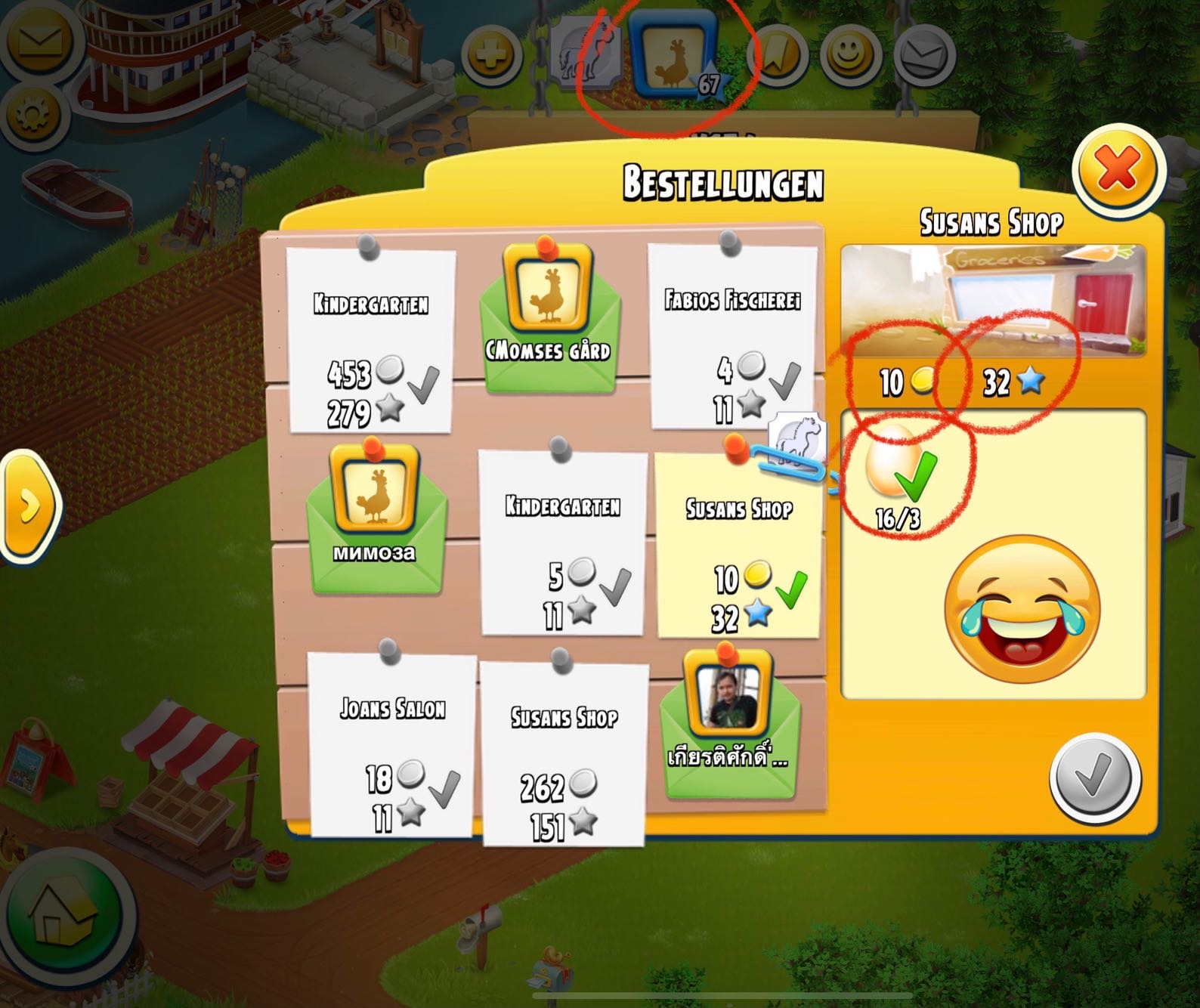
Task: Switch to the horse silhouette tab
Action: (x=586, y=55)
